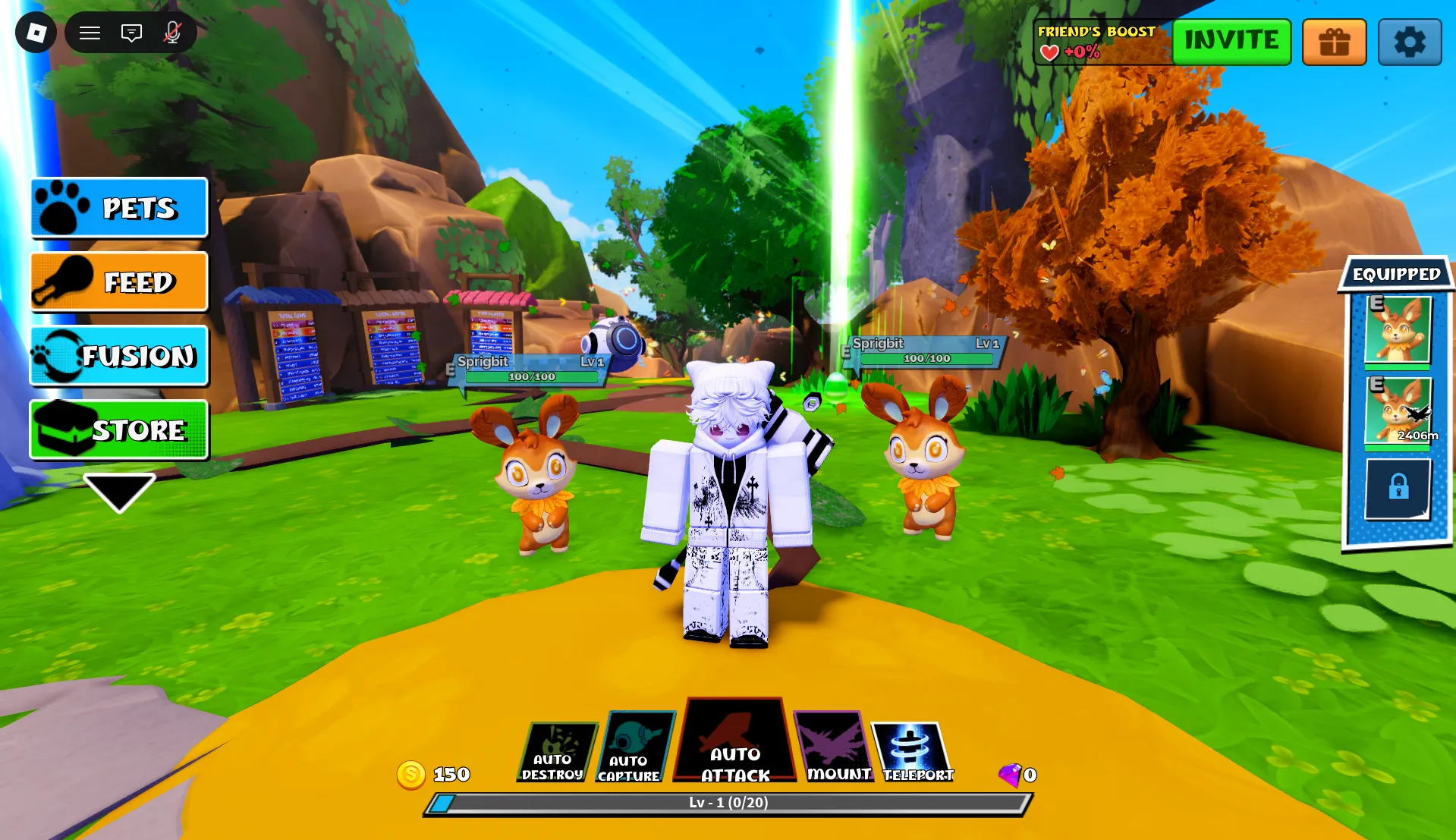Toggle the chat bubble icon
This screenshot has height=840, width=1456.
tap(131, 33)
